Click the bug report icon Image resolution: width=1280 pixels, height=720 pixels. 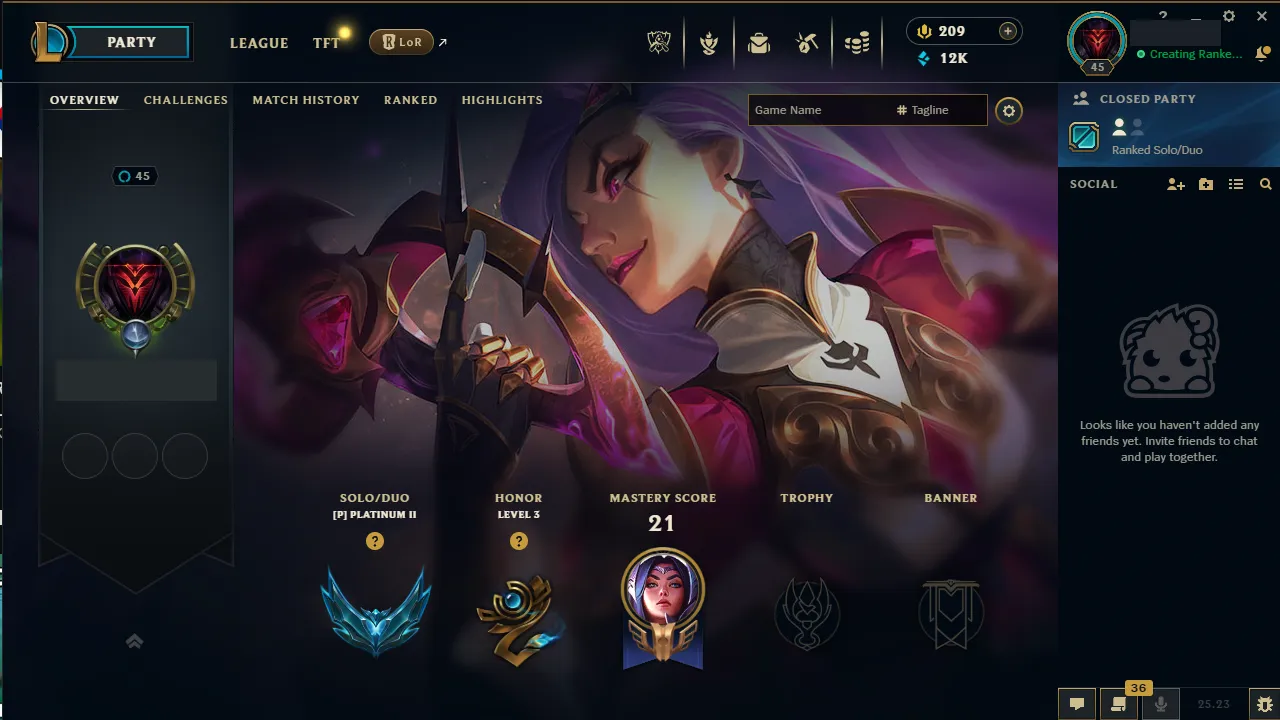[x=1264, y=704]
